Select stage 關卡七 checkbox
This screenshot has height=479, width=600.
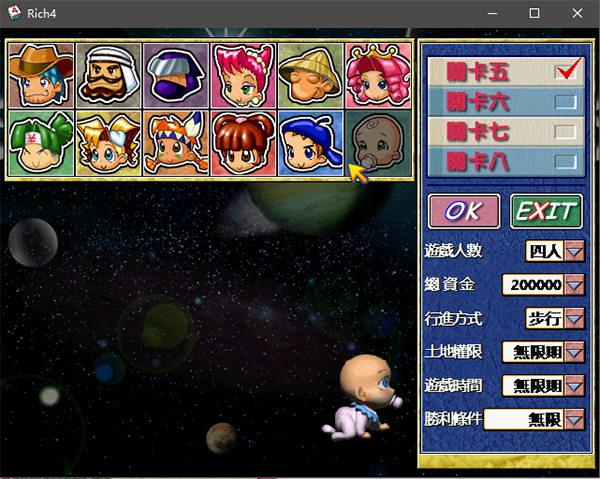click(x=565, y=131)
